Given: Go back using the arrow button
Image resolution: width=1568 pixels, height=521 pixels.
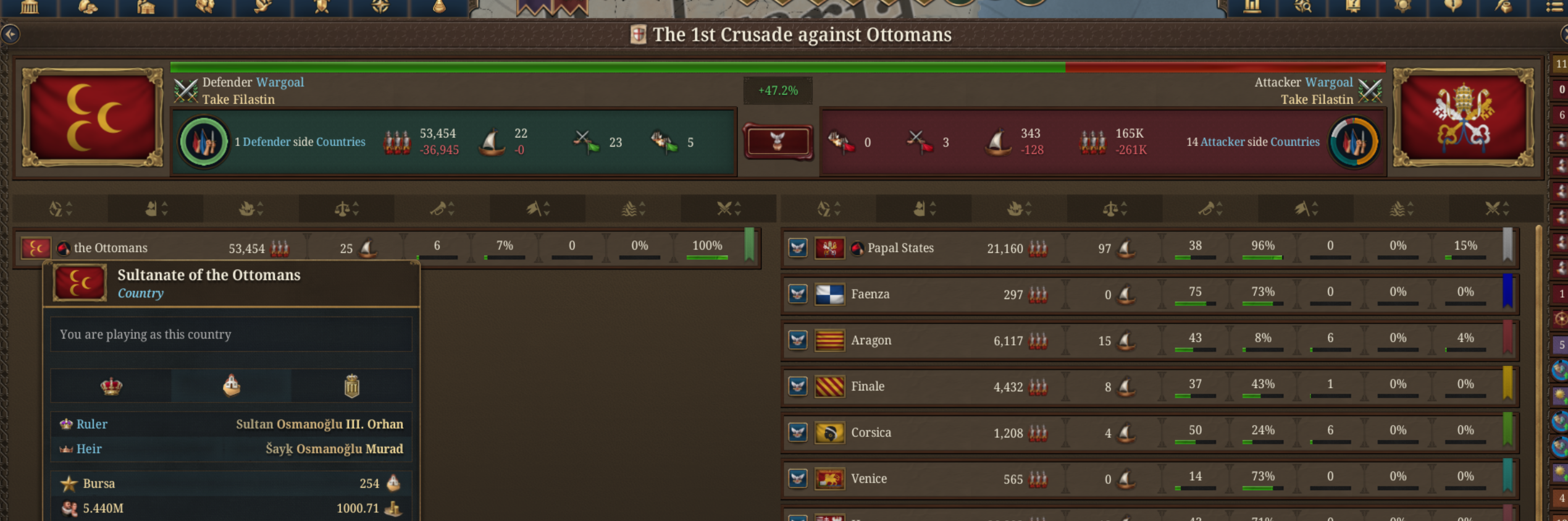Looking at the screenshot, I should 10,34.
